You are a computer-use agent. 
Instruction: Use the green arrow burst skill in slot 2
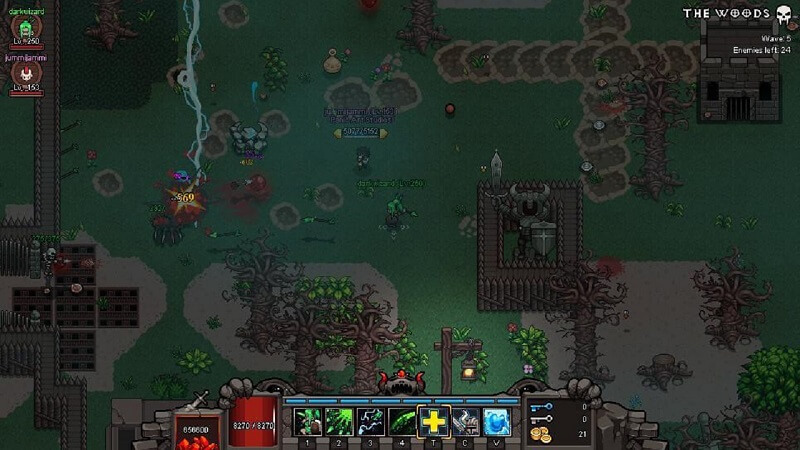[339, 423]
